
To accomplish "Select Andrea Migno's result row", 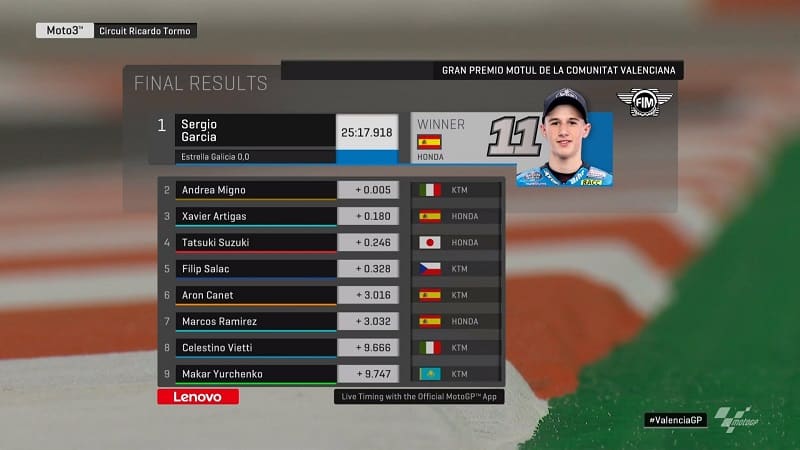I will pos(254,189).
